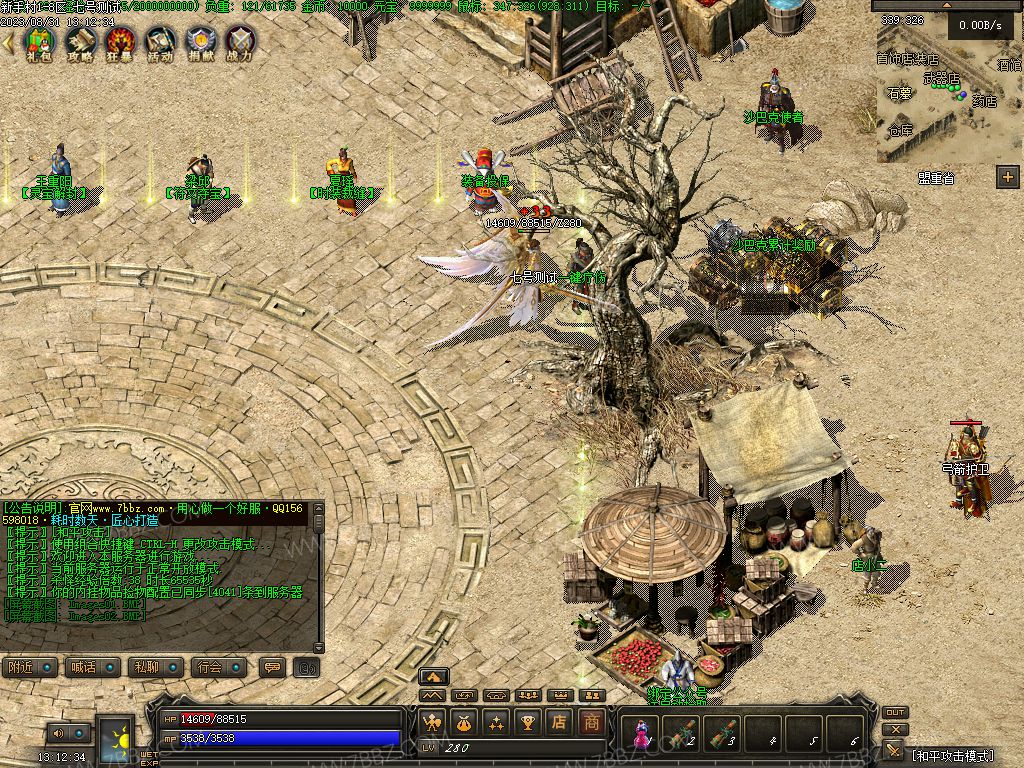Open the 捐献 donation icon
Viewport: 1024px width, 768px height.
pos(200,42)
